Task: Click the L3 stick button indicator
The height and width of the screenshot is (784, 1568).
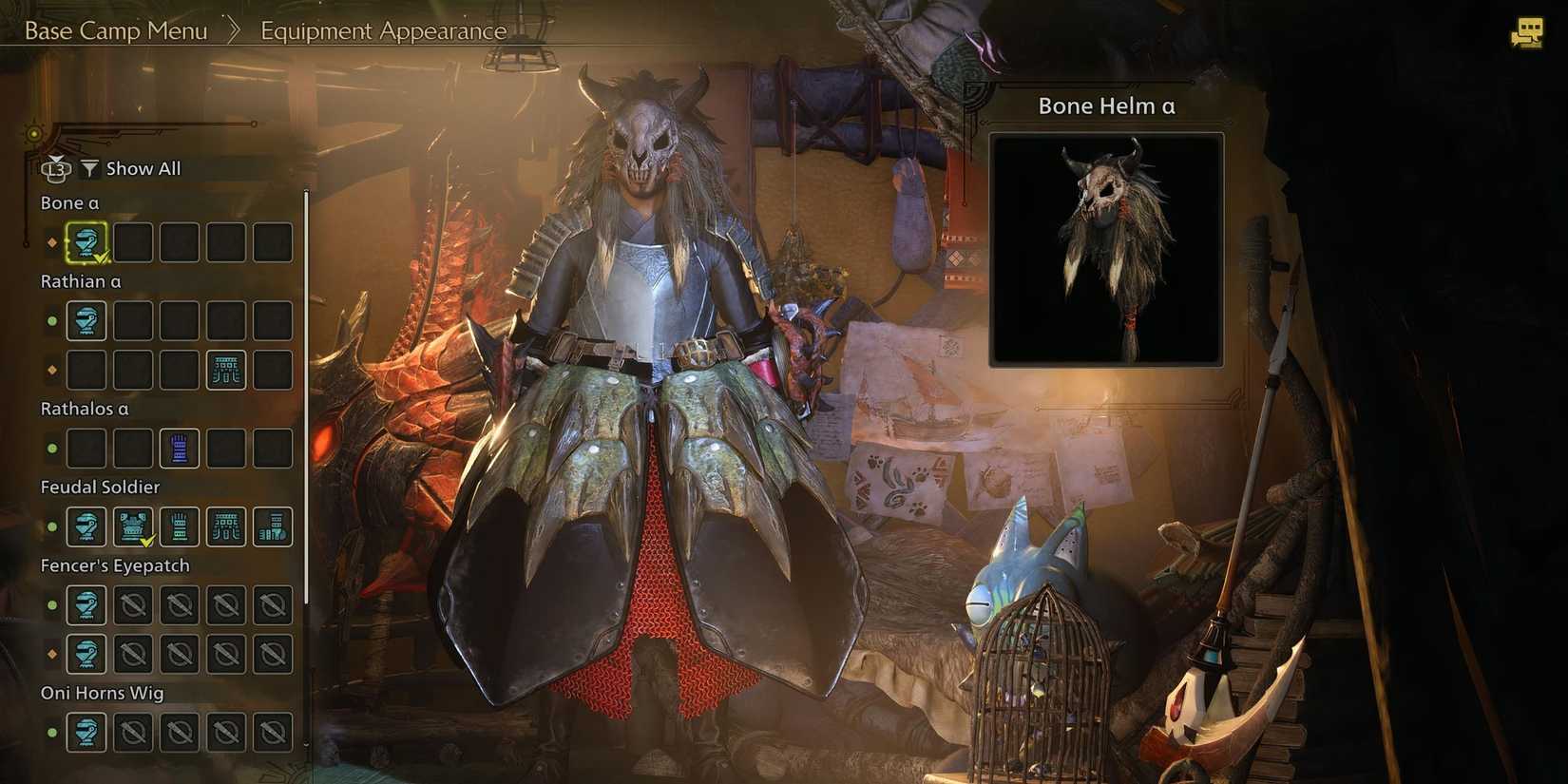Action: (57, 168)
